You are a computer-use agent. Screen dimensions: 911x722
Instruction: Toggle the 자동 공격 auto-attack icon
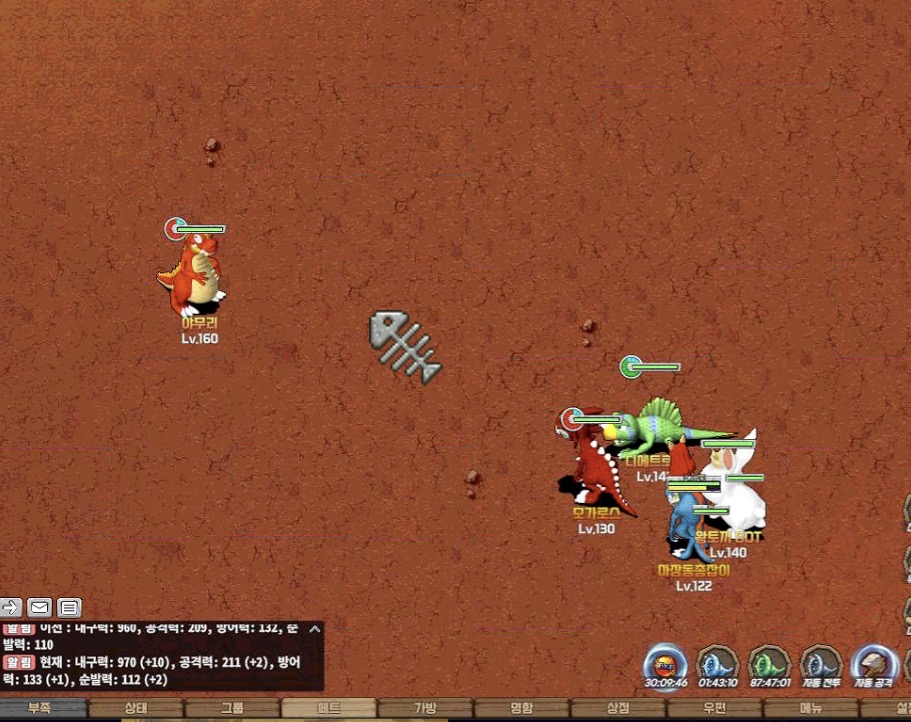(x=873, y=664)
